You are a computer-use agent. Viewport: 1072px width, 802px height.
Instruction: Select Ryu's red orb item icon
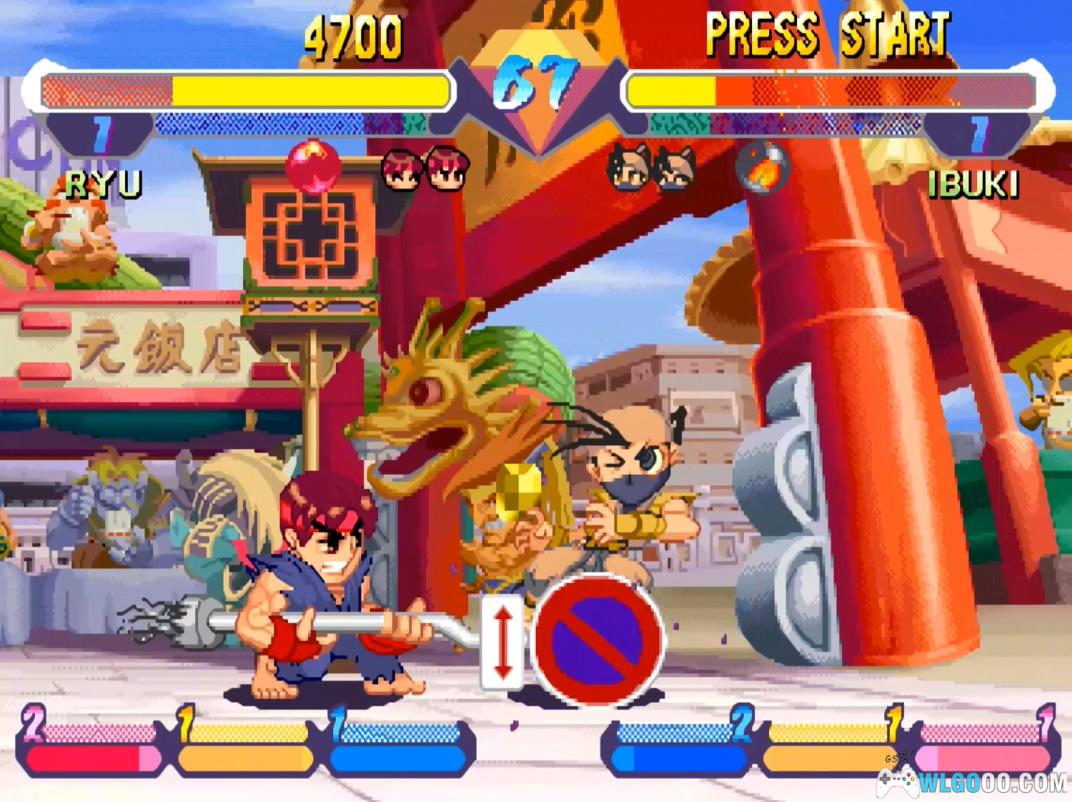[x=313, y=167]
